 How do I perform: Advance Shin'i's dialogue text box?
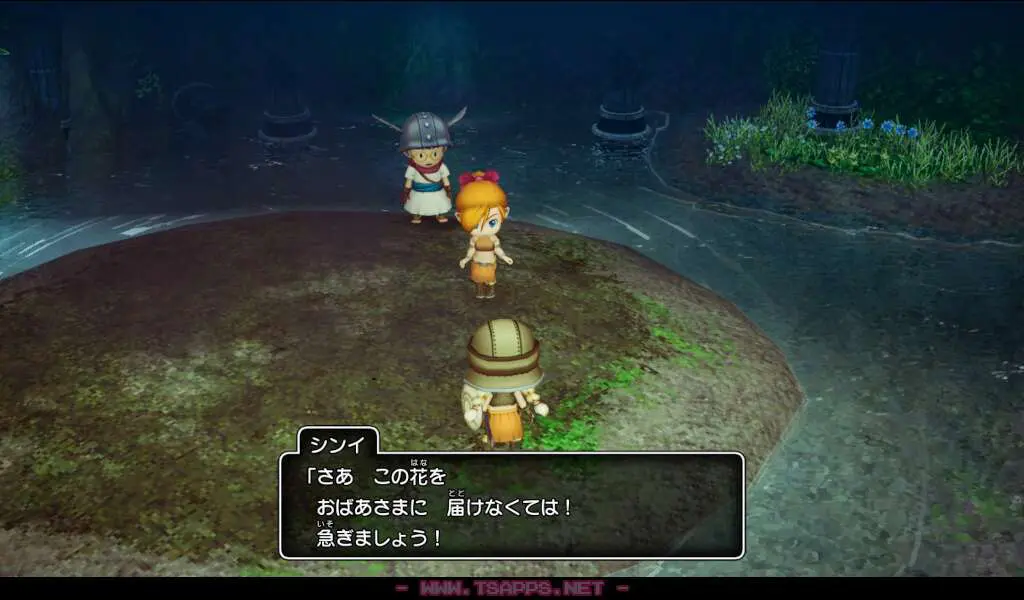511,506
